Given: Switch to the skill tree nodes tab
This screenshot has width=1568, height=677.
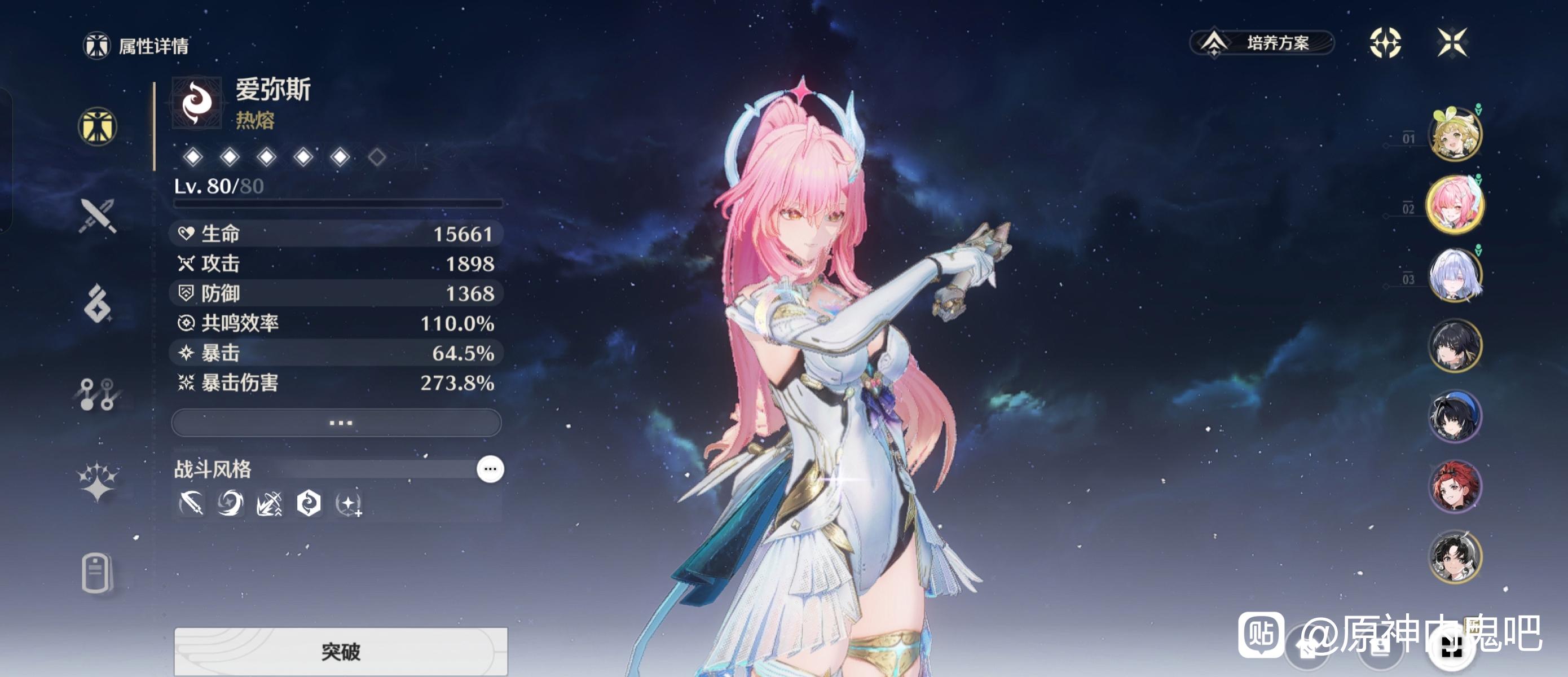Looking at the screenshot, I should [98, 394].
